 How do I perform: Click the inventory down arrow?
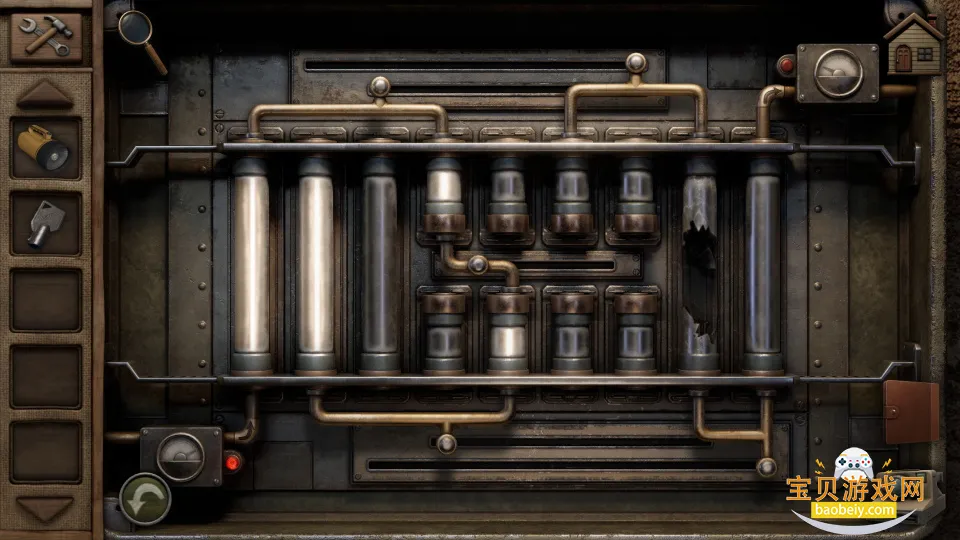pos(45,510)
